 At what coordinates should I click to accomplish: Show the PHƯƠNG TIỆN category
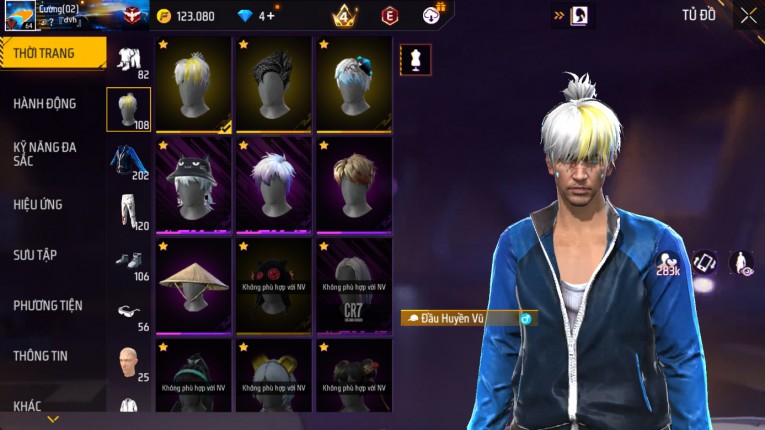pos(48,305)
